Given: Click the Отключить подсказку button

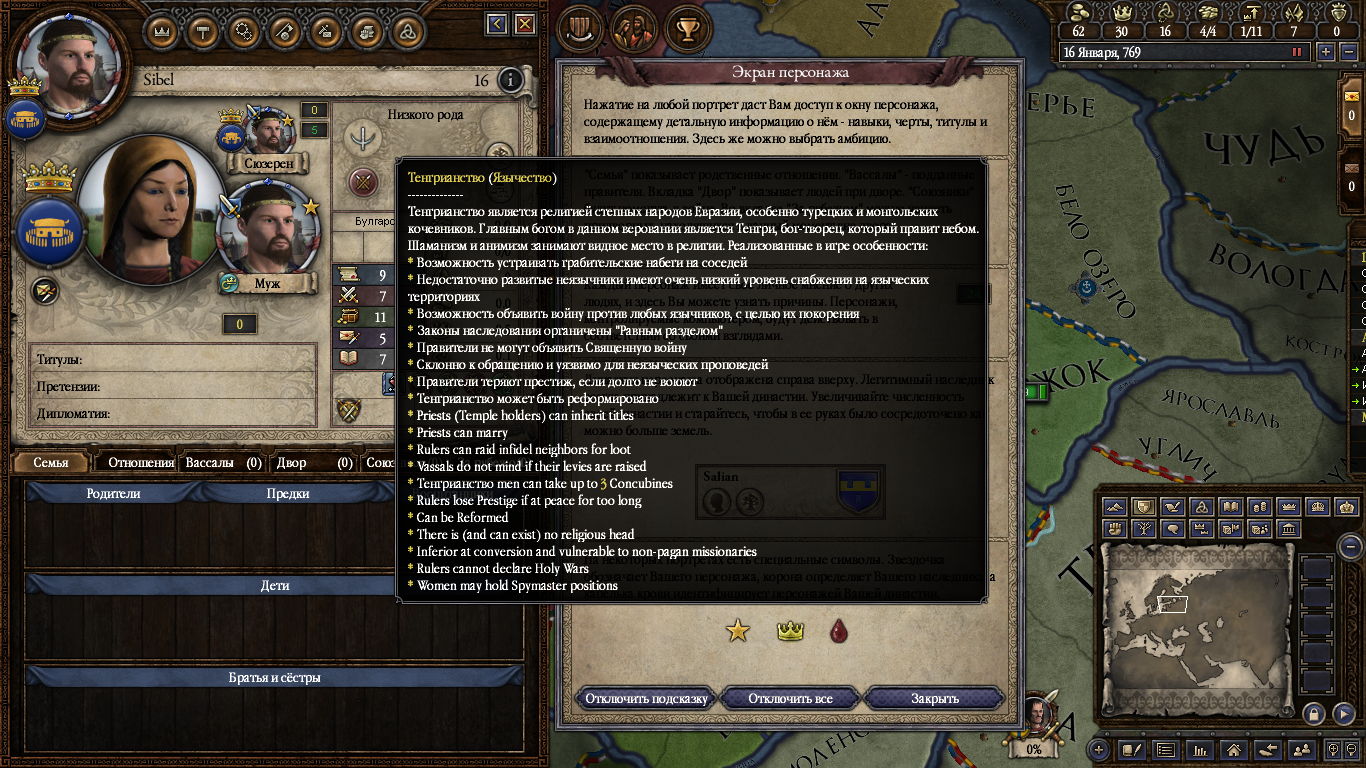Looking at the screenshot, I should (646, 698).
